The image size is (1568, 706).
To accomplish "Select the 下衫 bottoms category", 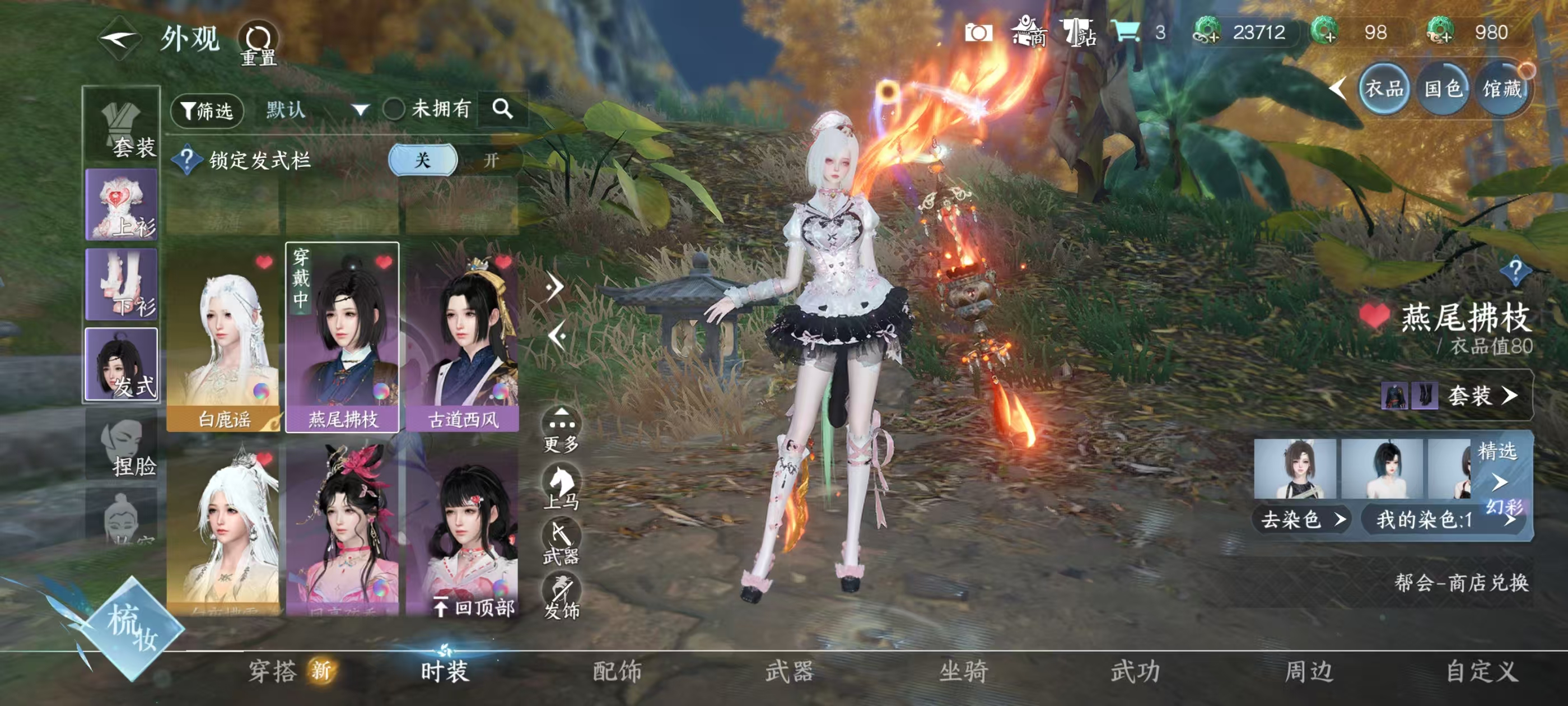I will coord(122,285).
